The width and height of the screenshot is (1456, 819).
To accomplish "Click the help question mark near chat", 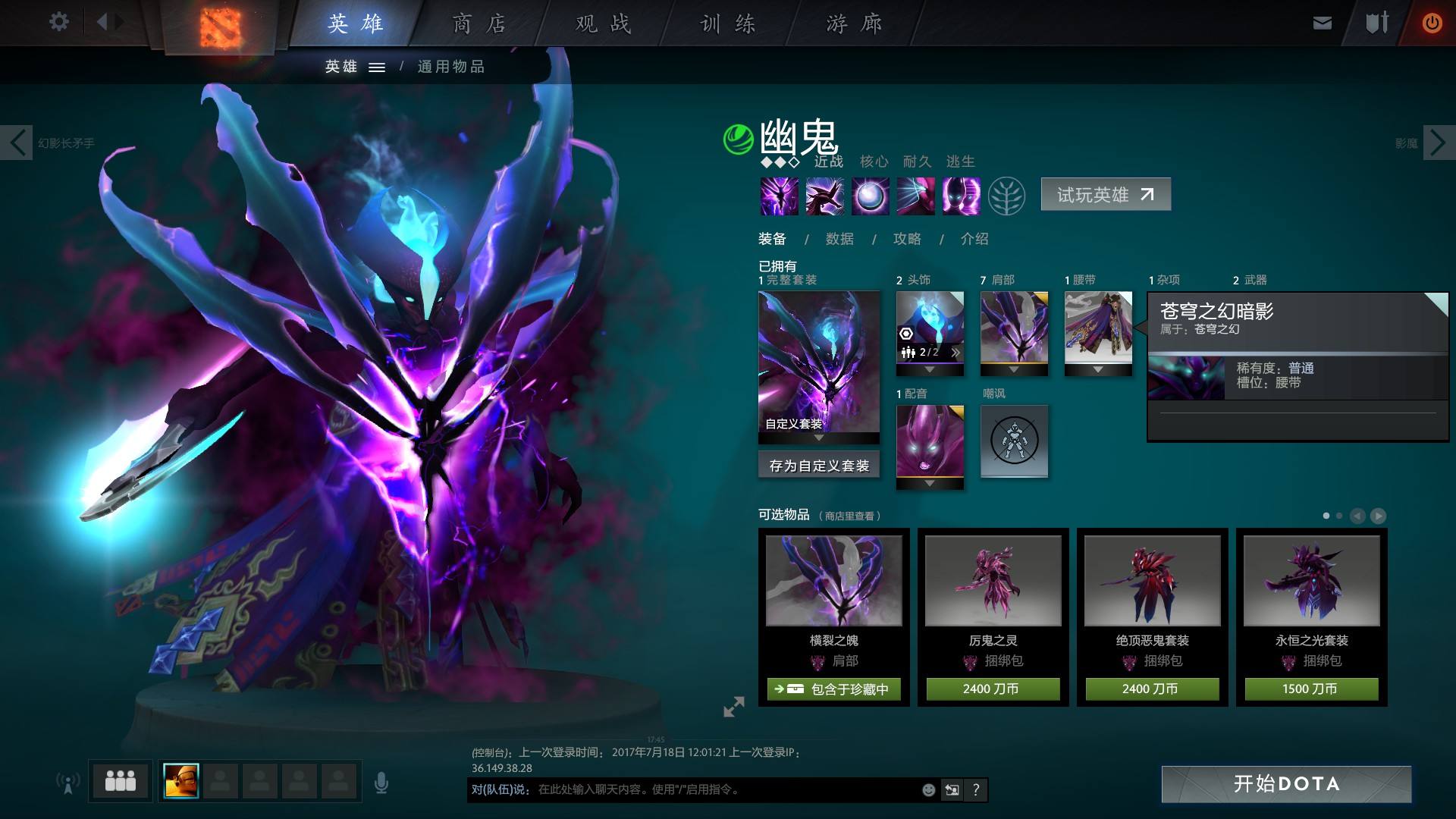I will (x=975, y=789).
